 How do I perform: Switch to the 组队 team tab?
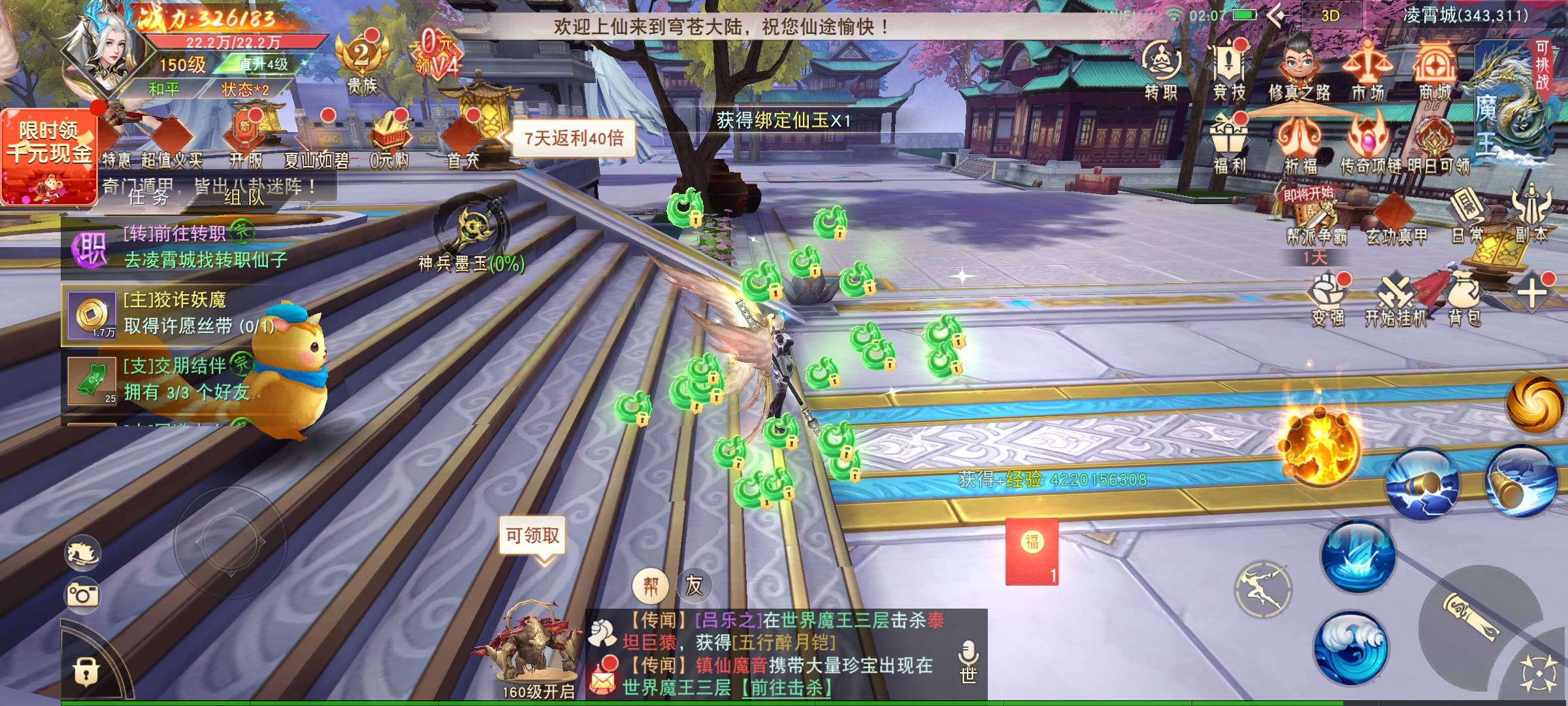244,196
